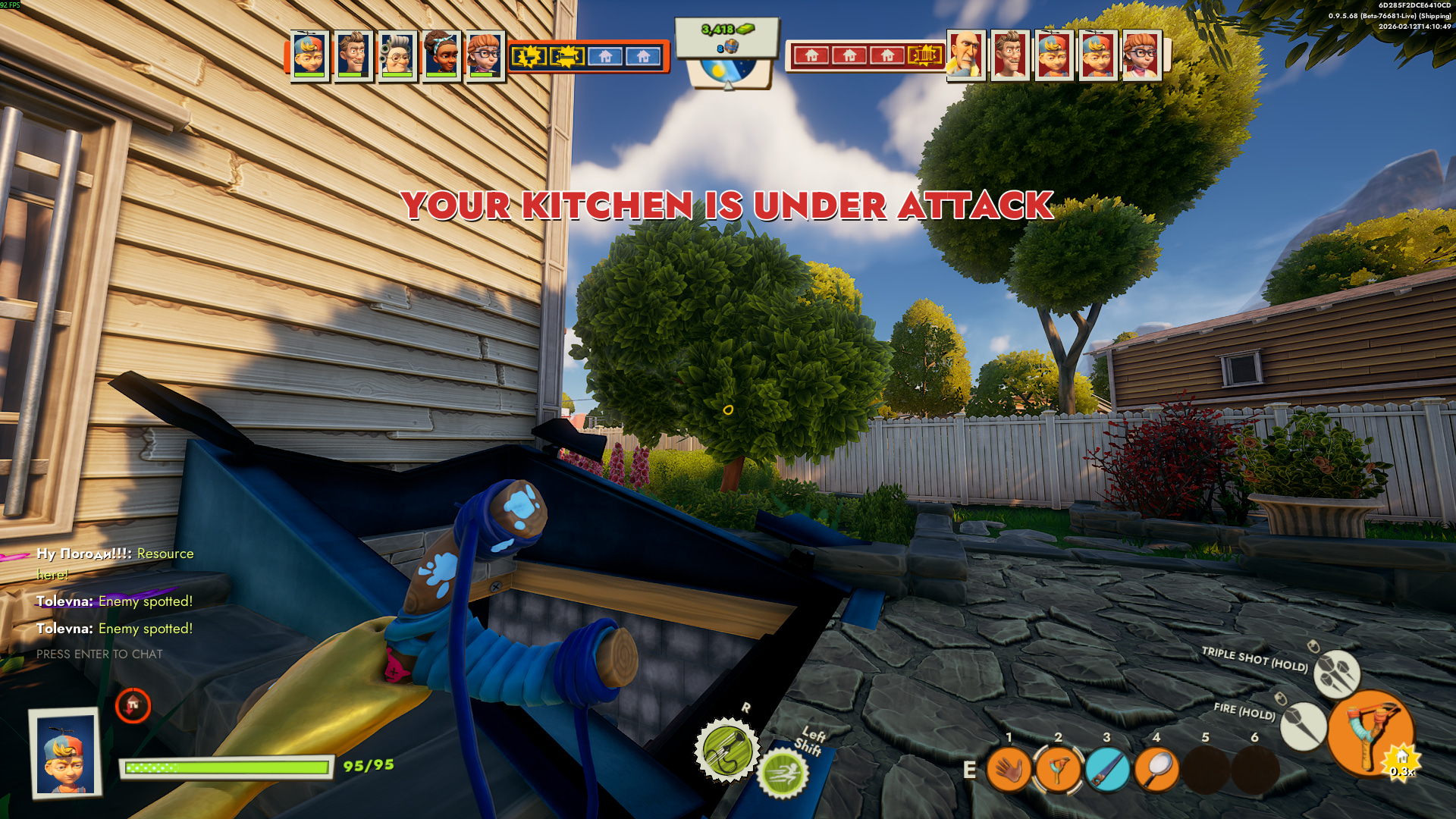
Task: Click the enemy team's yellow damaged-room indicator
Action: 924,55
